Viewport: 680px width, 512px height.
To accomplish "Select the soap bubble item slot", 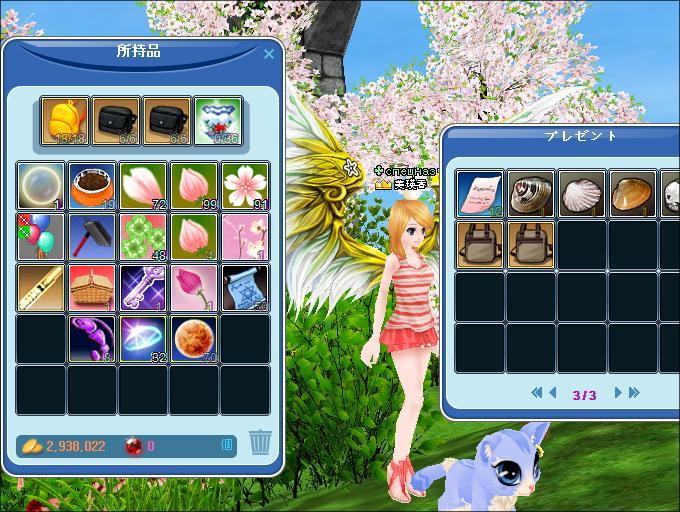I will tap(42, 185).
